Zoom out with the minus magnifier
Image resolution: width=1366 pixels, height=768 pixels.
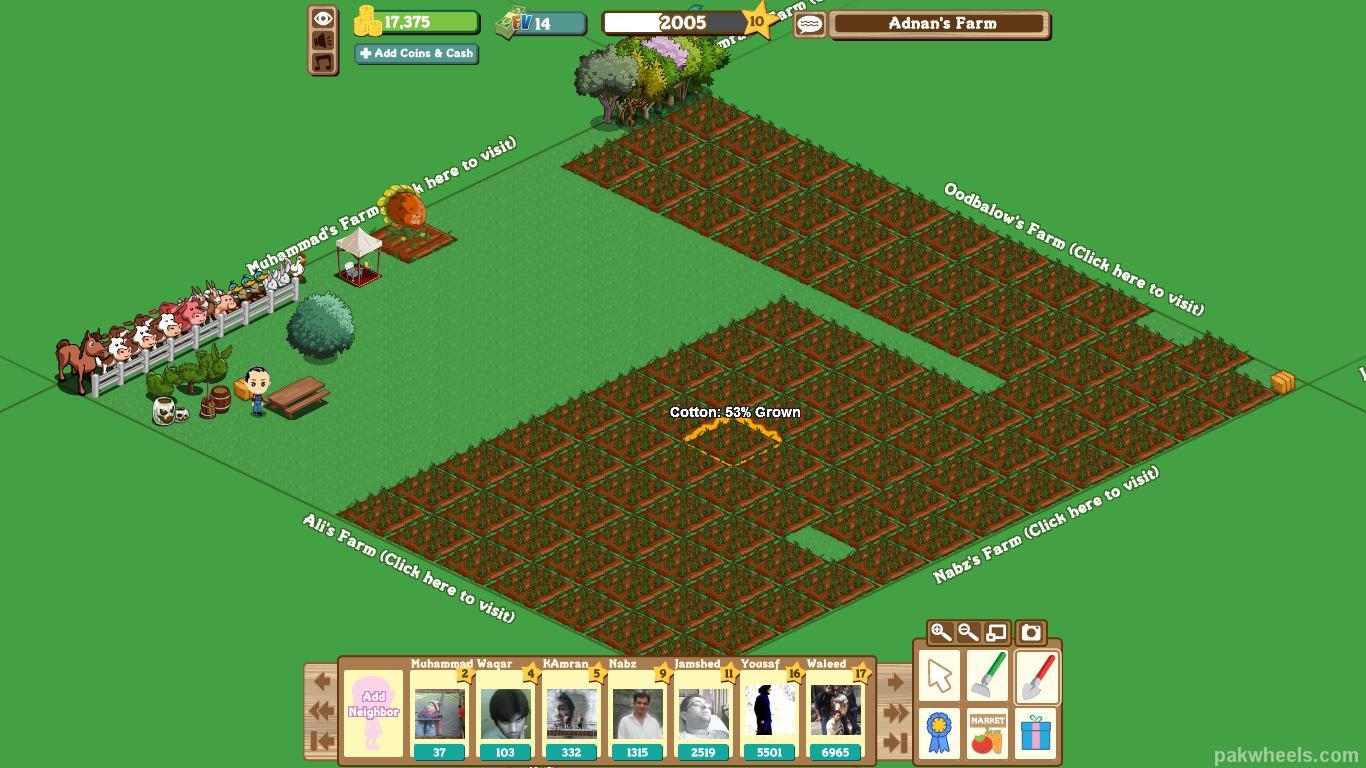coord(968,632)
